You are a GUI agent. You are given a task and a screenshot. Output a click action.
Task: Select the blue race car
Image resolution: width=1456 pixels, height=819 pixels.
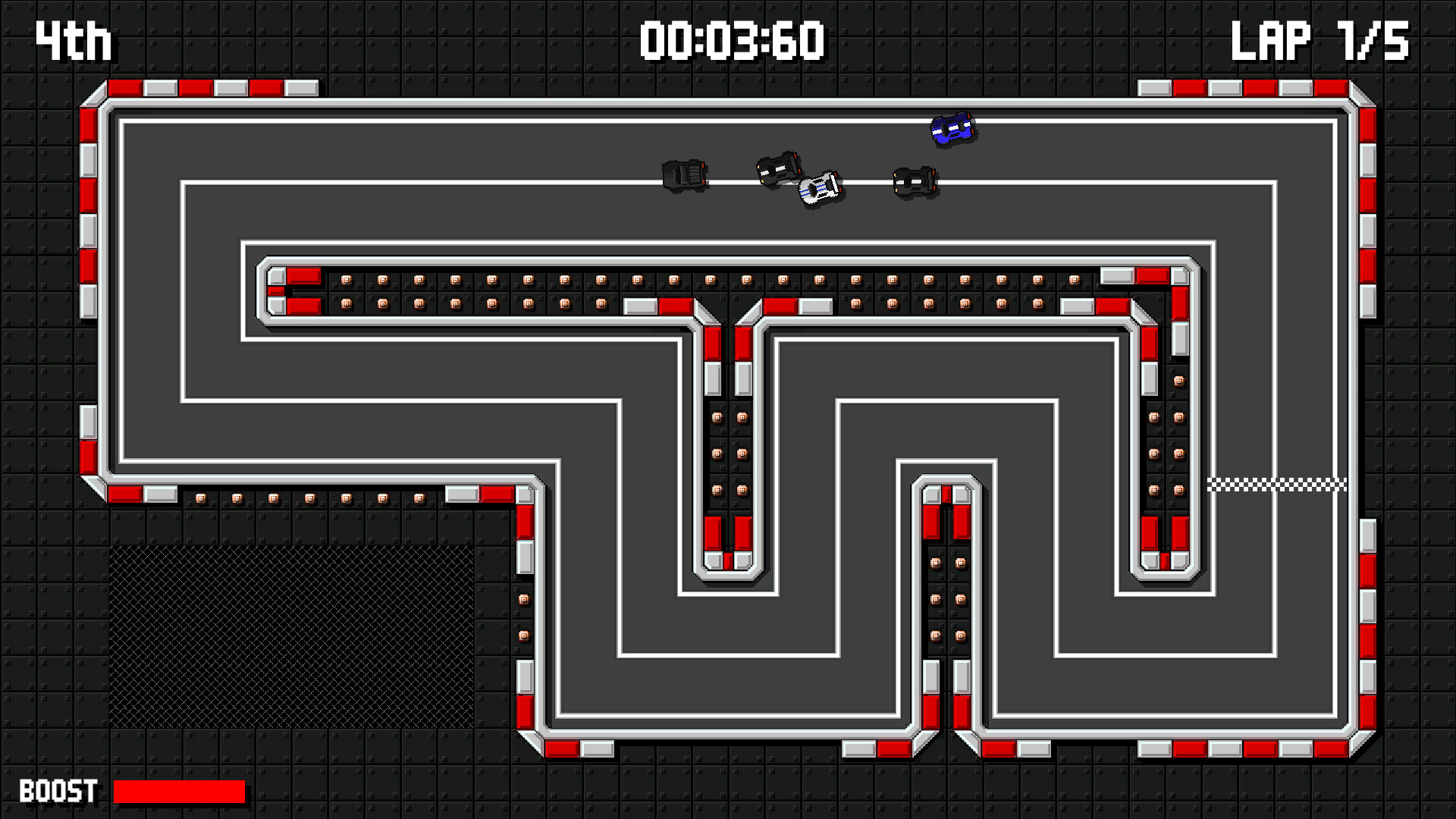(952, 129)
